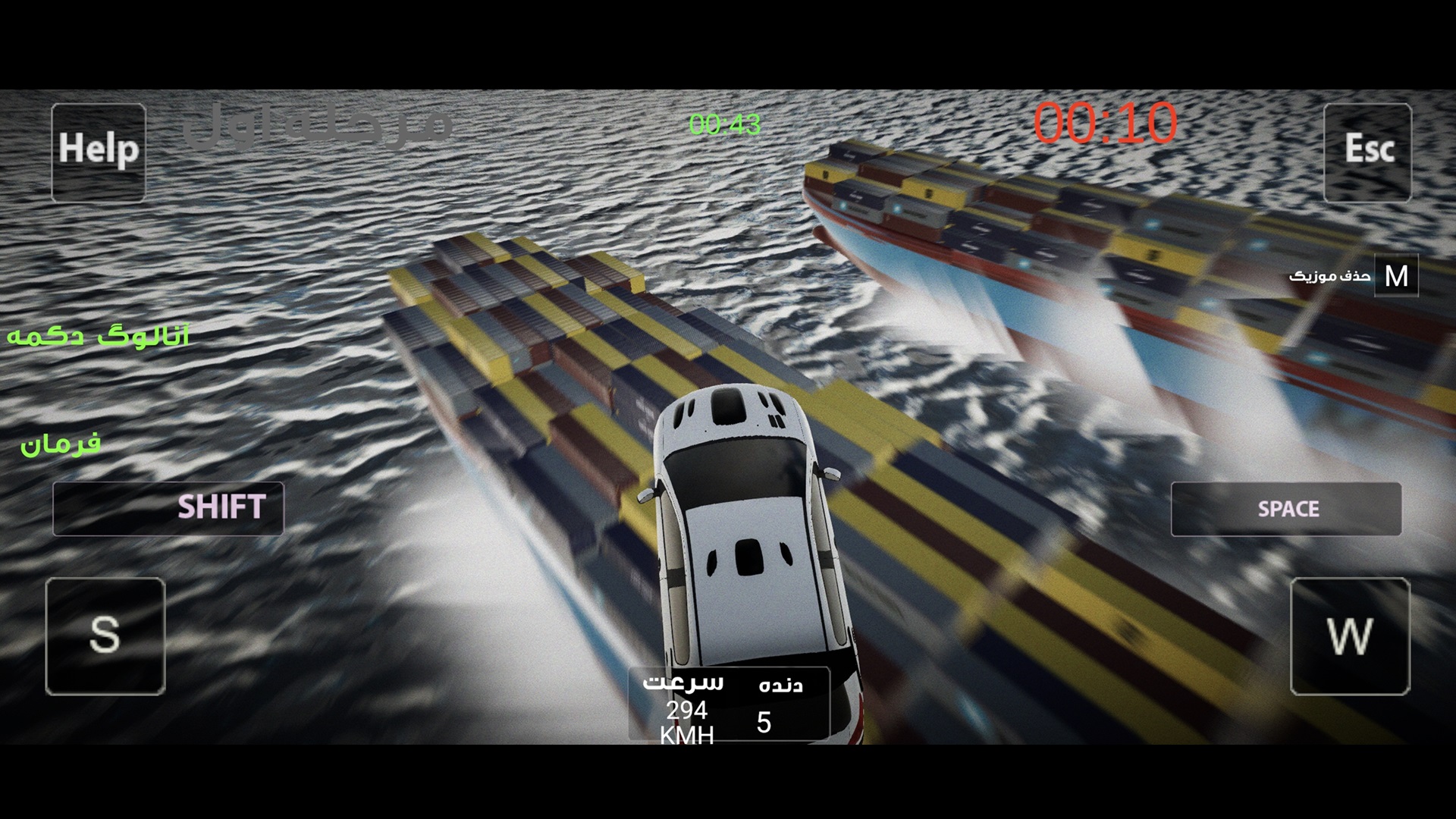The height and width of the screenshot is (819, 1456).
Task: Choose the green فرمان steering option
Action: (61, 444)
